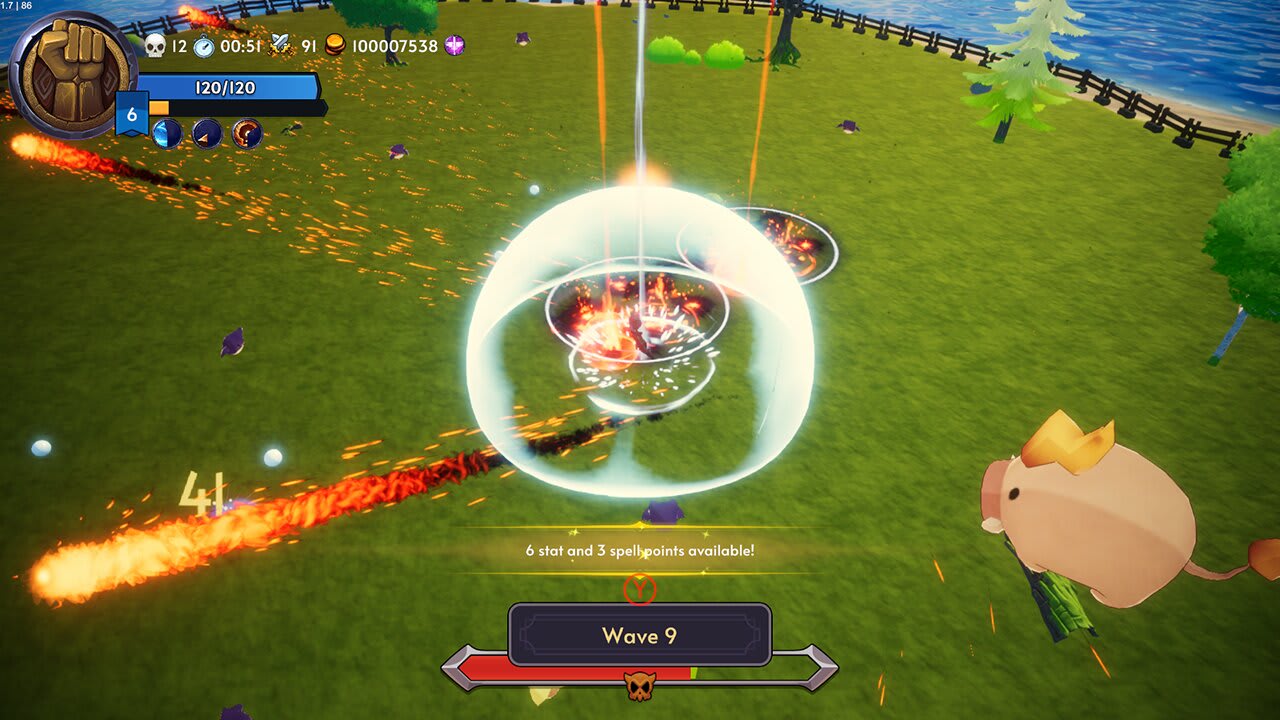Click the orange skull on the wave bar
This screenshot has width=1280, height=720.
tap(641, 685)
